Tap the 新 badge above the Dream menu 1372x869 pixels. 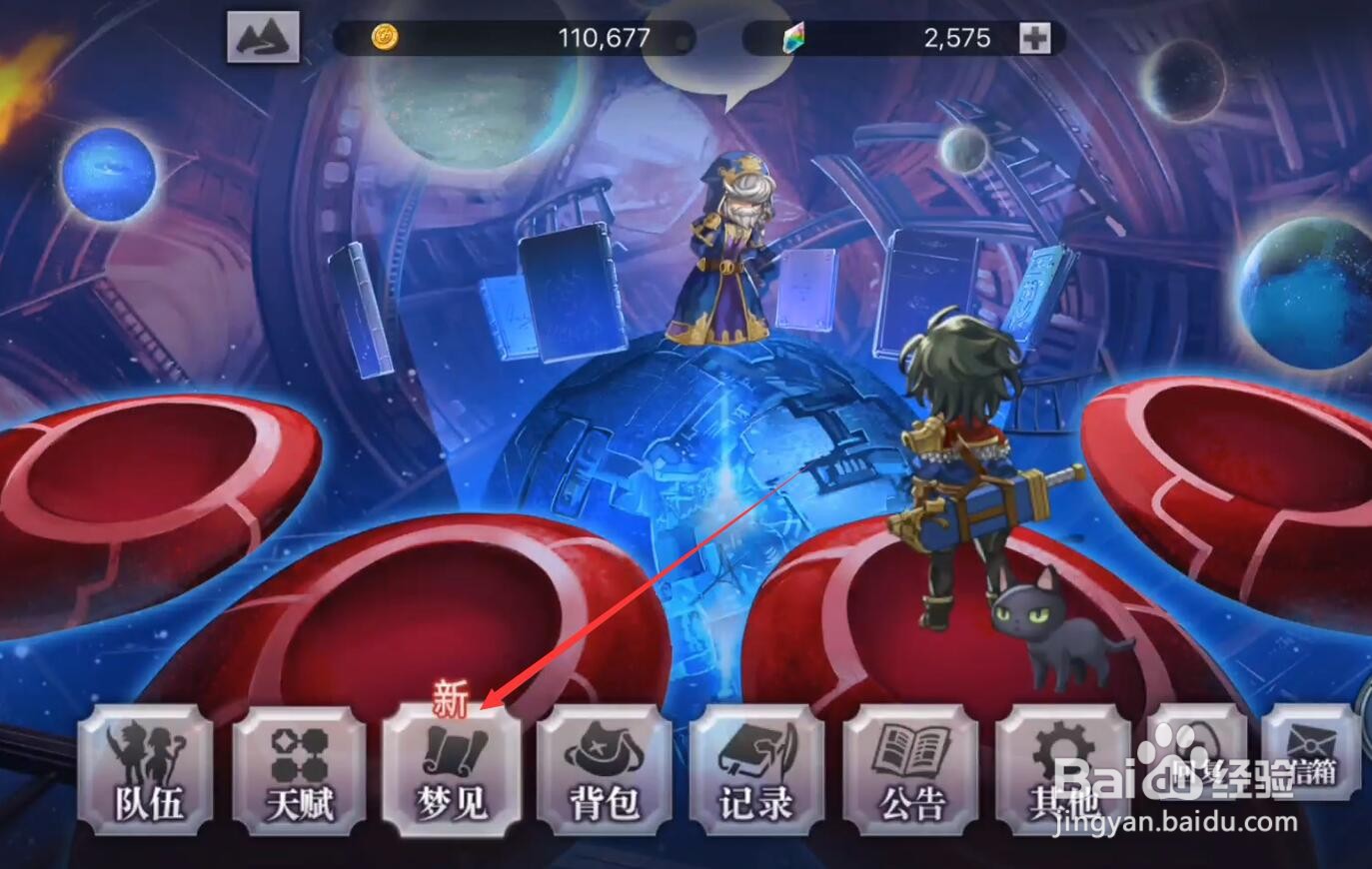pyautogui.click(x=450, y=705)
